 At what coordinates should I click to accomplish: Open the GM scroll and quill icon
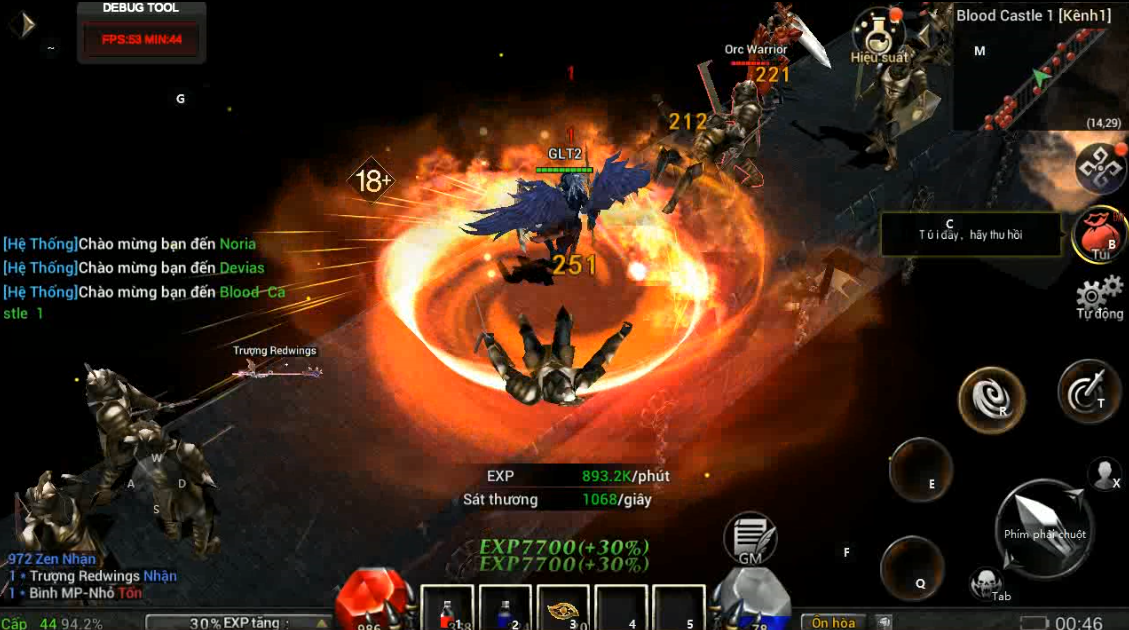[750, 538]
